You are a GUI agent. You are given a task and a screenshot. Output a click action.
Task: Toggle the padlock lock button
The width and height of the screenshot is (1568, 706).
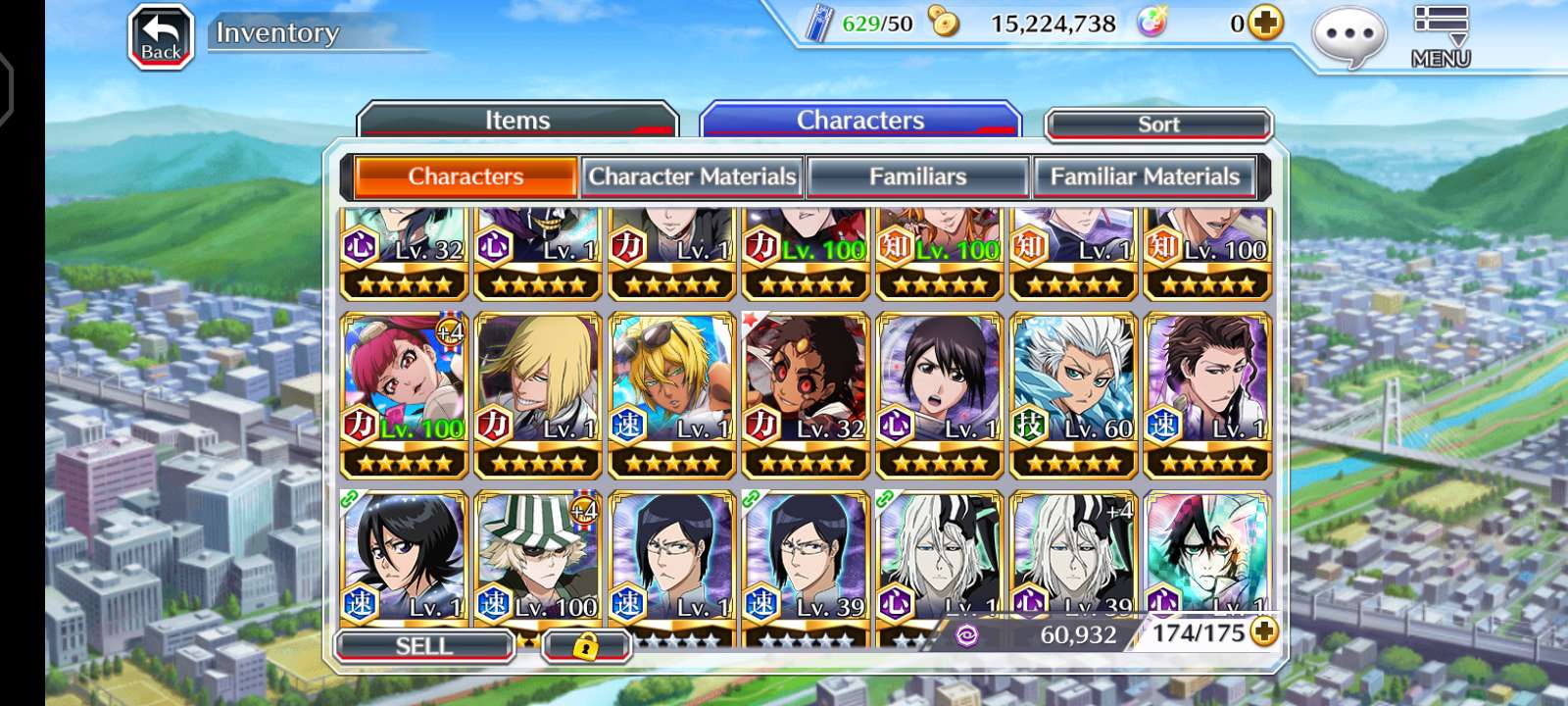[586, 646]
